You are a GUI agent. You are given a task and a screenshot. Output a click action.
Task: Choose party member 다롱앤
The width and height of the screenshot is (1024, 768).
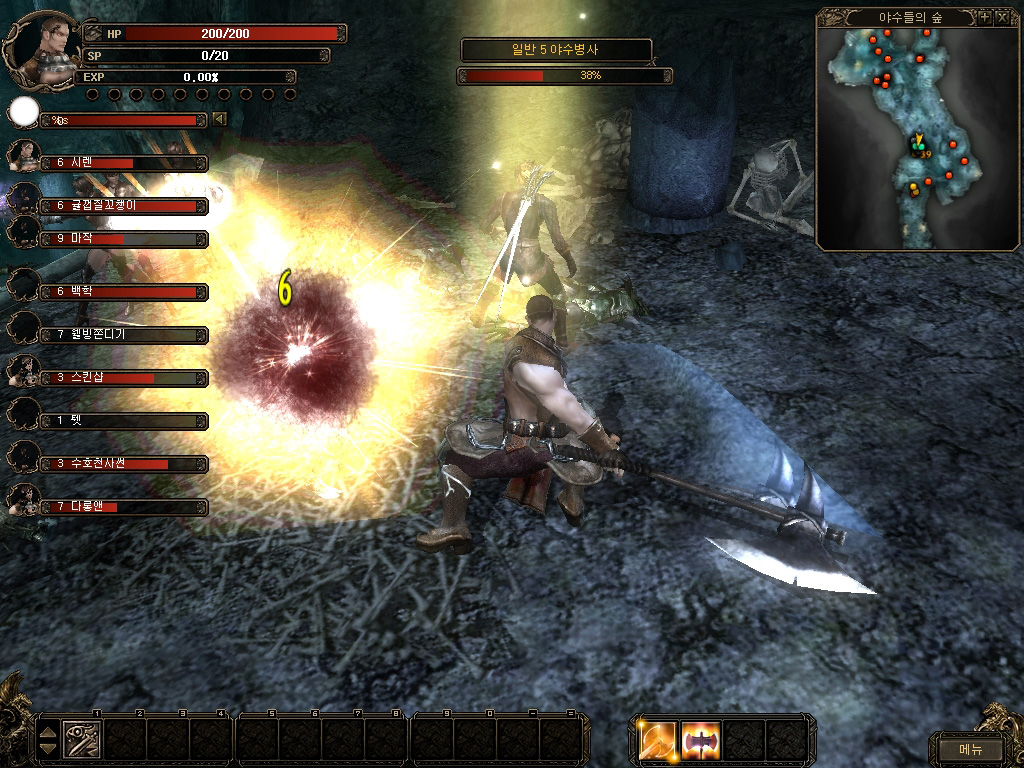(125, 507)
